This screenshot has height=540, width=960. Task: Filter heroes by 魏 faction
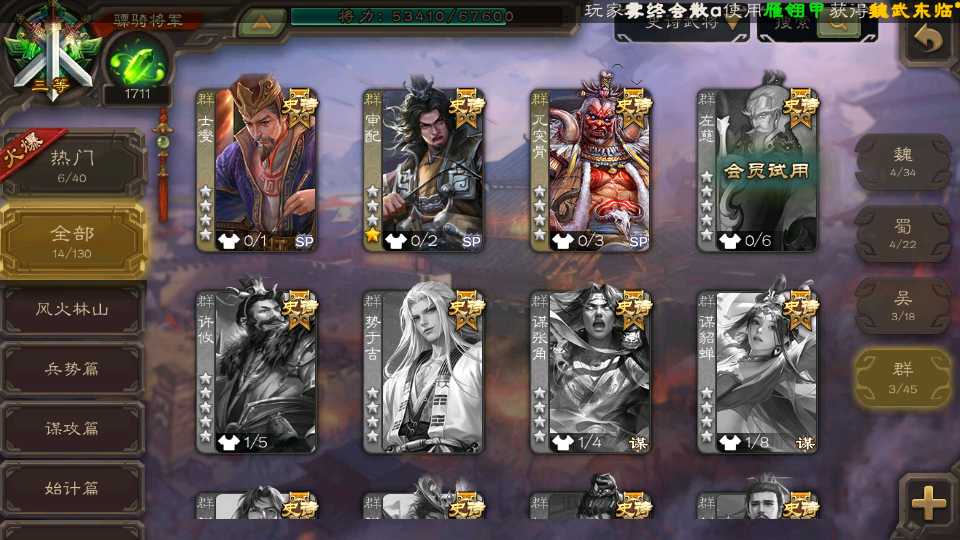902,161
